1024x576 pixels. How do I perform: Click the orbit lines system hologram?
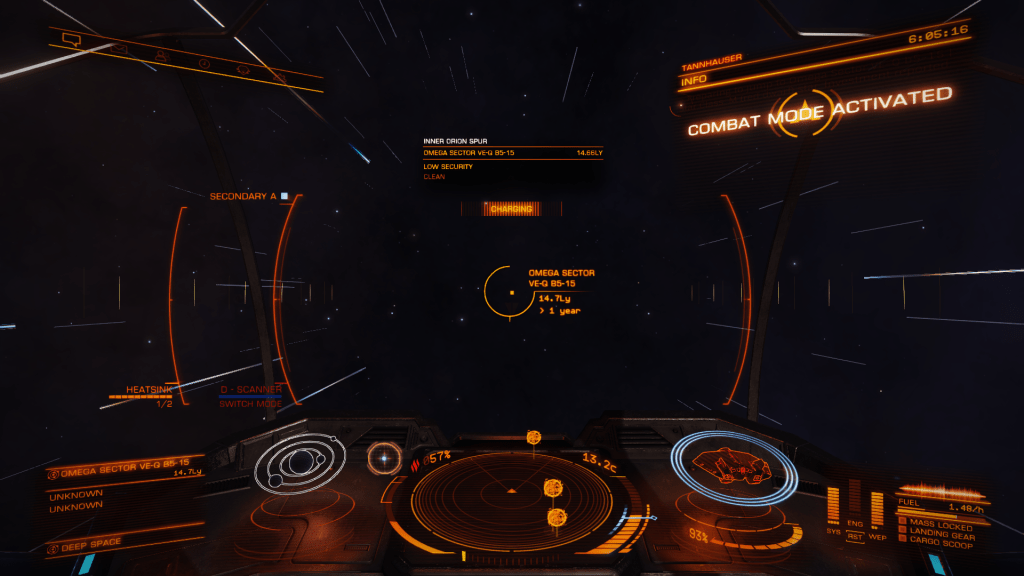click(299, 464)
